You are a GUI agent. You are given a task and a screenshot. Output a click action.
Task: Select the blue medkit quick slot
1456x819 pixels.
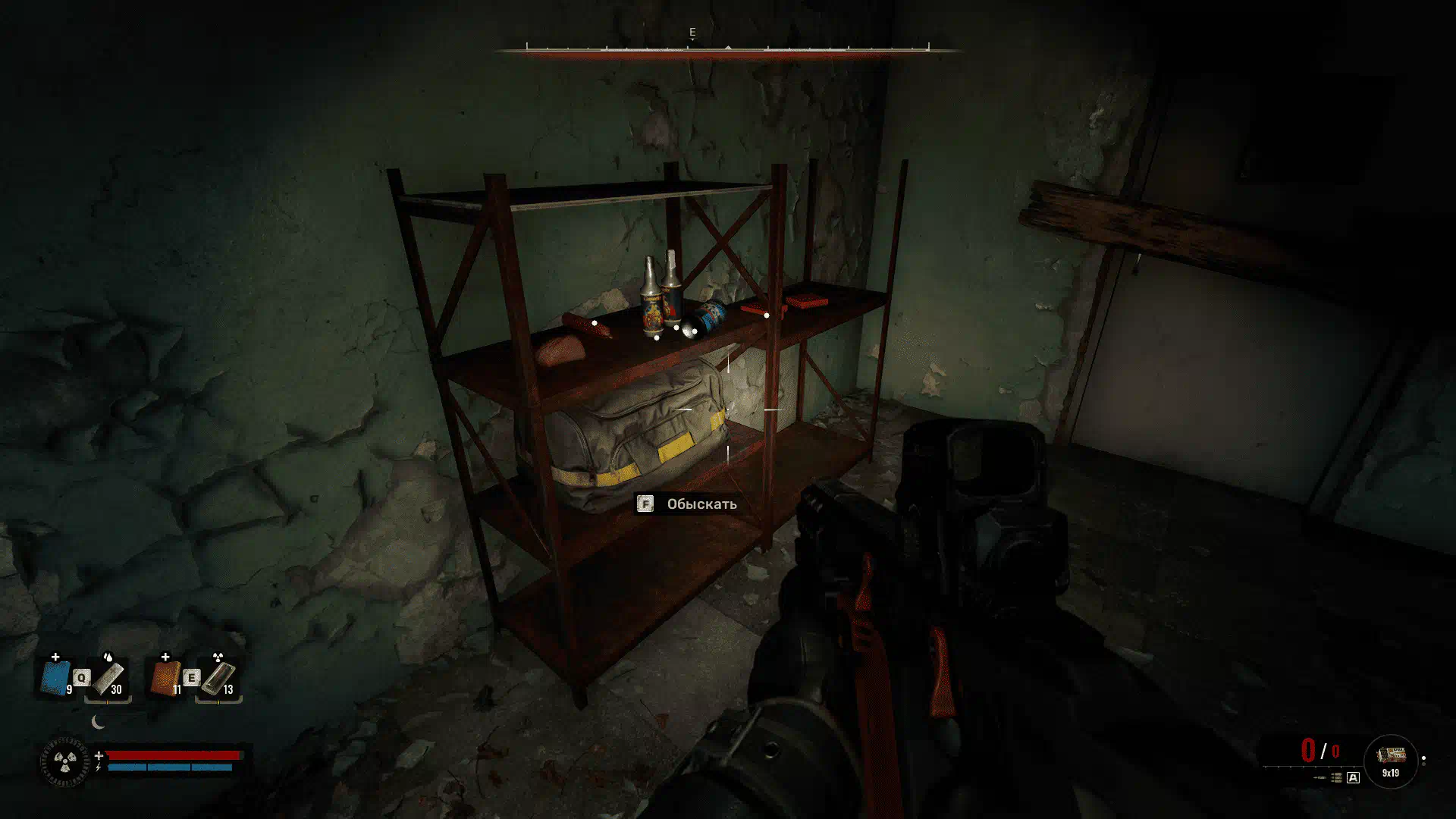tap(56, 677)
